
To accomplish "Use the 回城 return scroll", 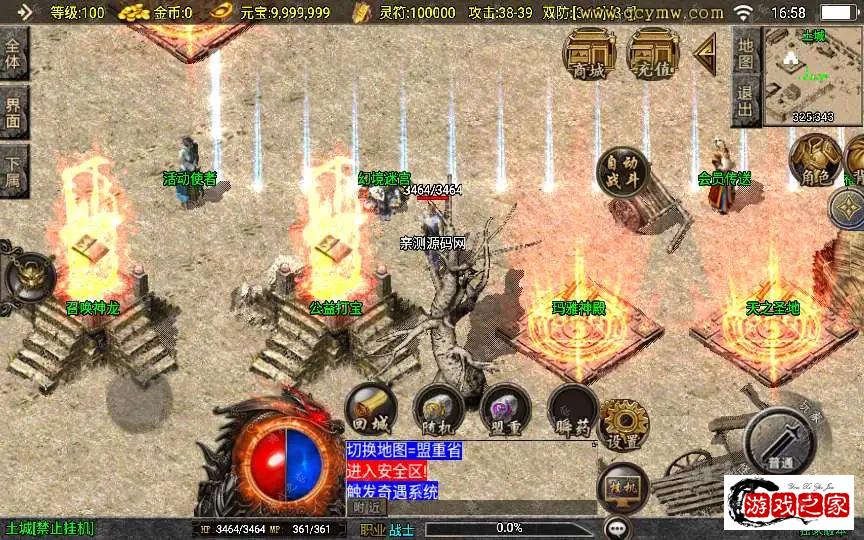I will click(370, 410).
